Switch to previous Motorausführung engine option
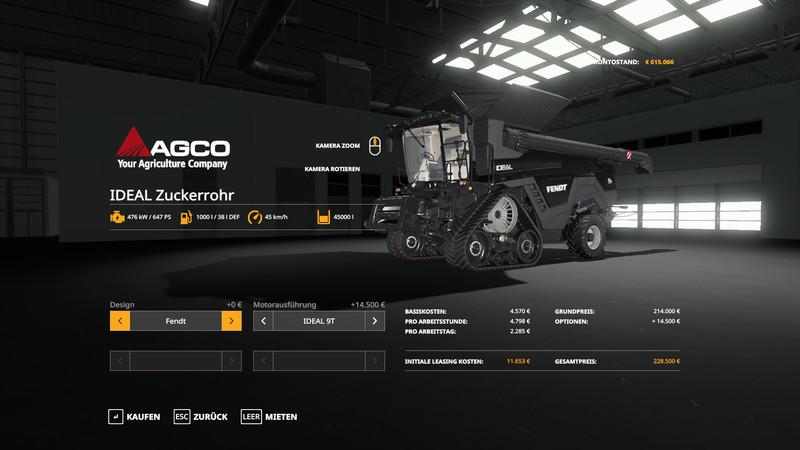The image size is (800, 450). click(x=263, y=321)
